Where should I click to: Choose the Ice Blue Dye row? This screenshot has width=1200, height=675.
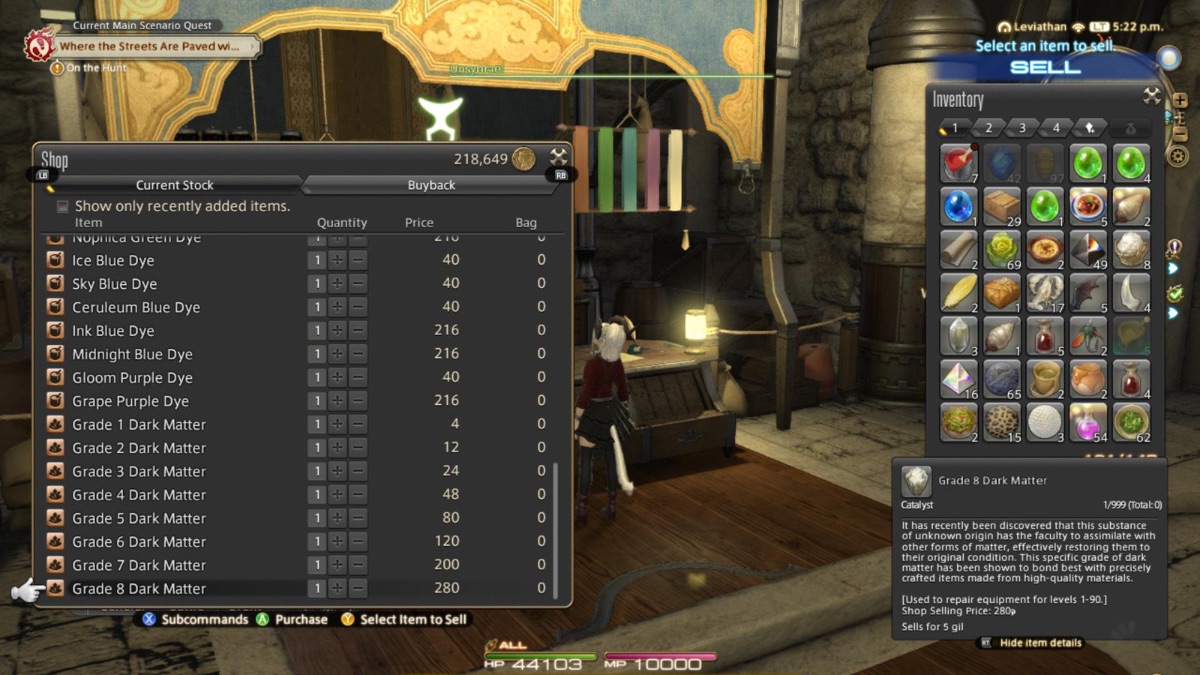point(113,260)
